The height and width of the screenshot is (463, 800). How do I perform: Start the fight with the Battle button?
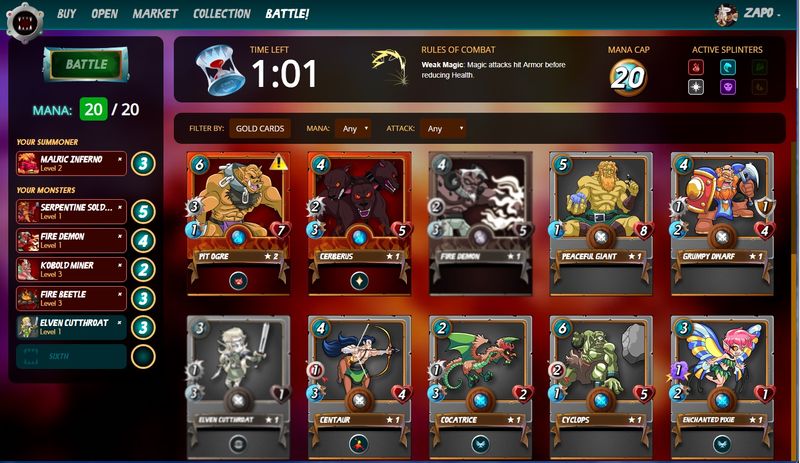coord(87,65)
